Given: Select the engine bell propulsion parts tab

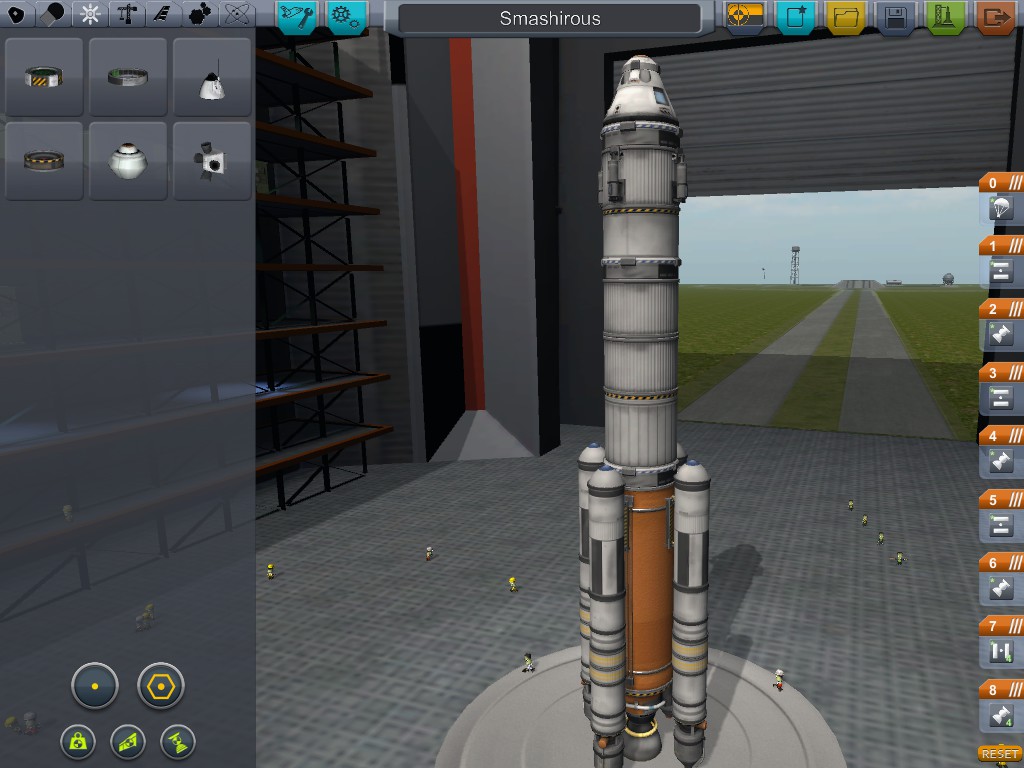Looking at the screenshot, I should (54, 15).
